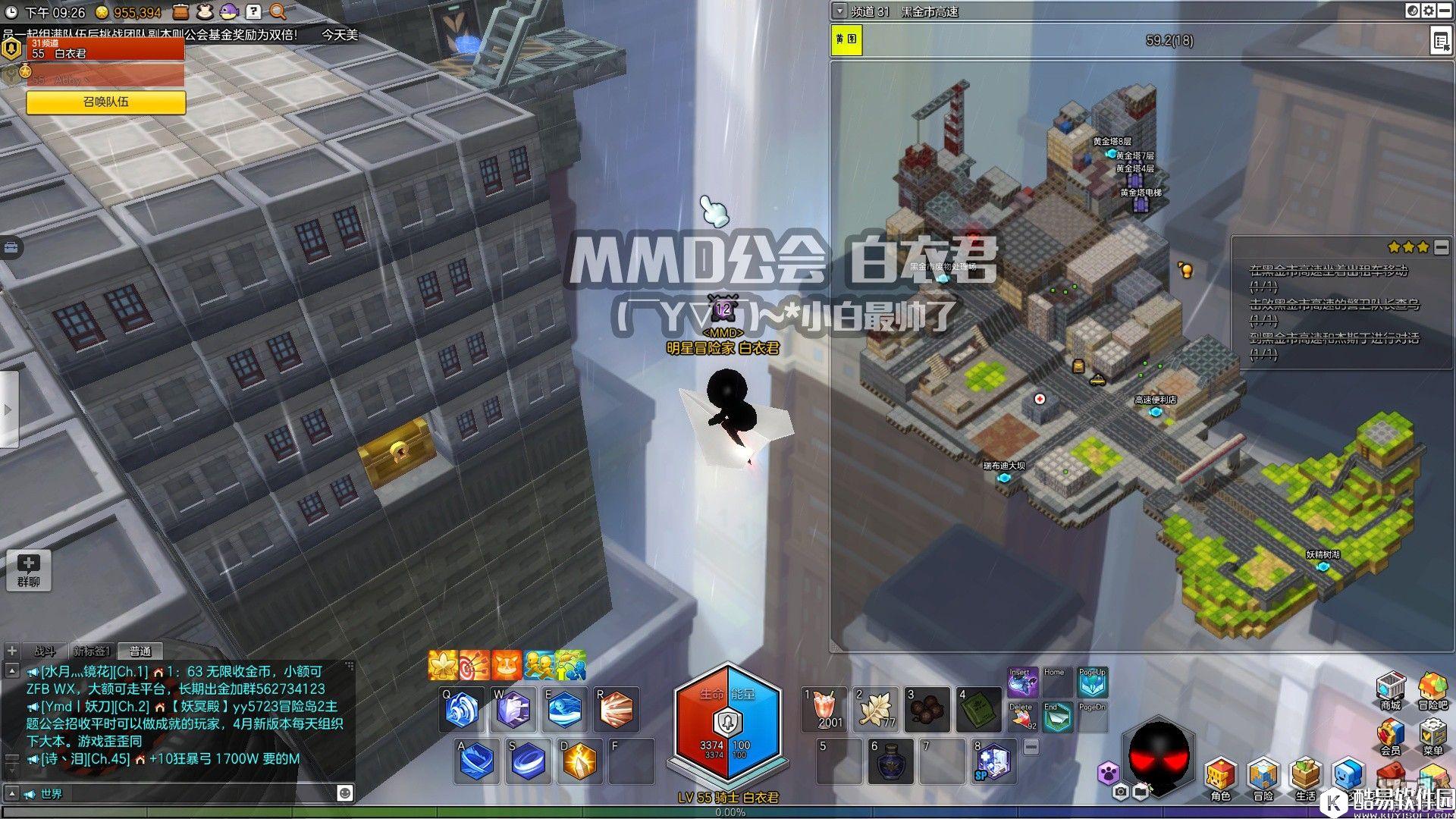Open the 商城 shop icon
The width and height of the screenshot is (1456, 819).
(x=1390, y=689)
